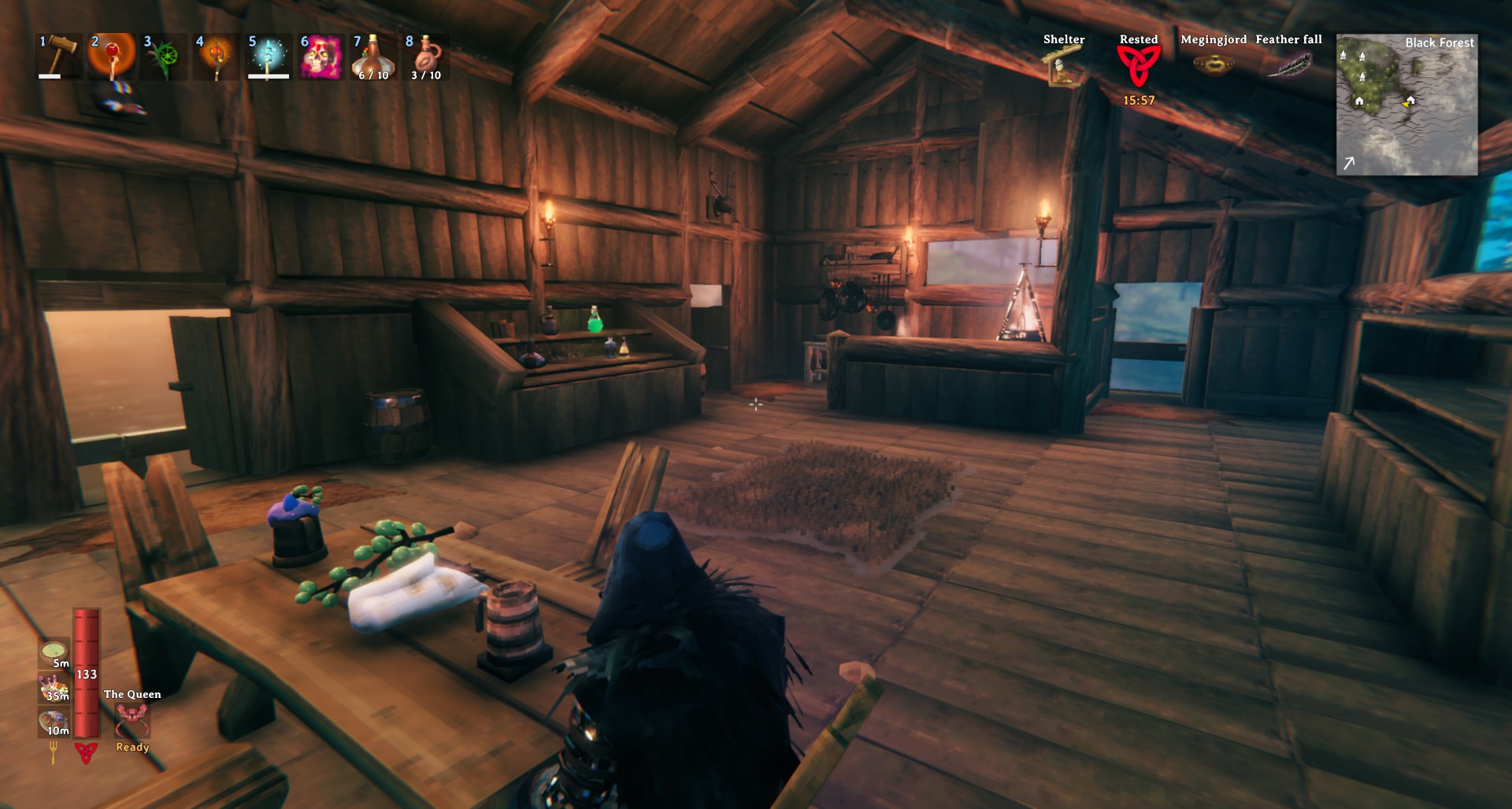
Task: Click the yellow player arrow on the minimap
Action: point(1410,101)
